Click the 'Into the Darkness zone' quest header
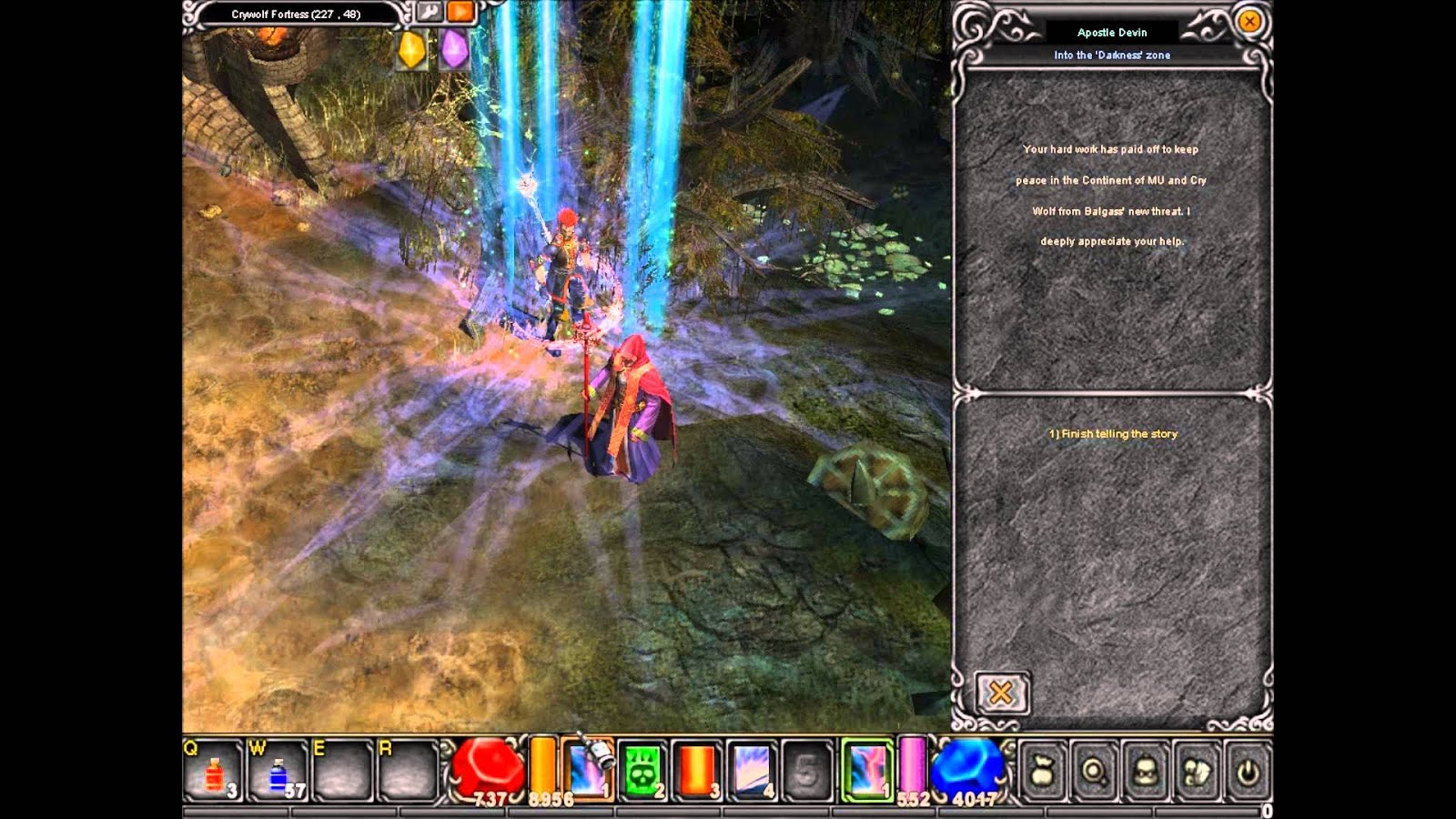 1114,55
